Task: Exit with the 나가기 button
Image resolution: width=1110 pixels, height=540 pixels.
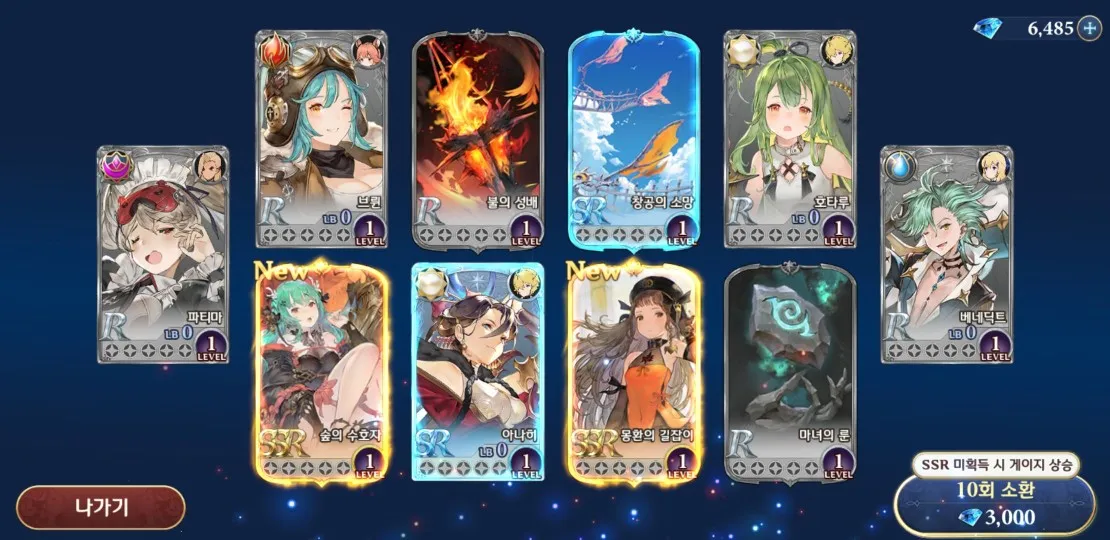Action: (x=100, y=507)
